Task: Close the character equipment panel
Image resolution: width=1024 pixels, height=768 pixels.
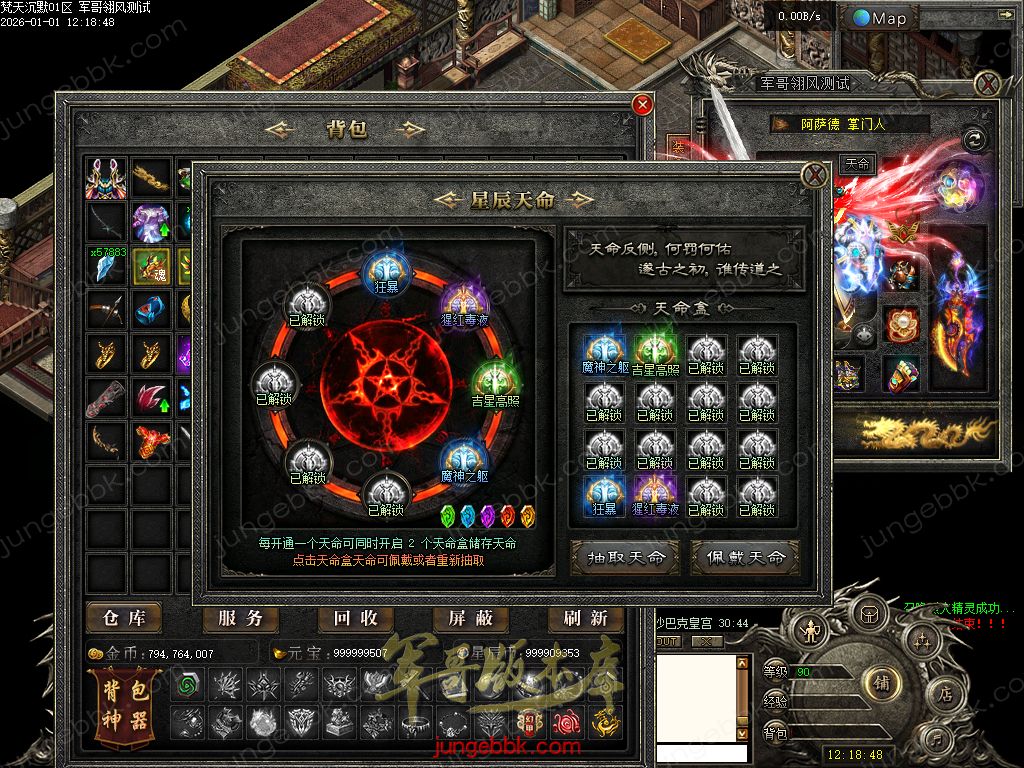Action: coord(988,83)
